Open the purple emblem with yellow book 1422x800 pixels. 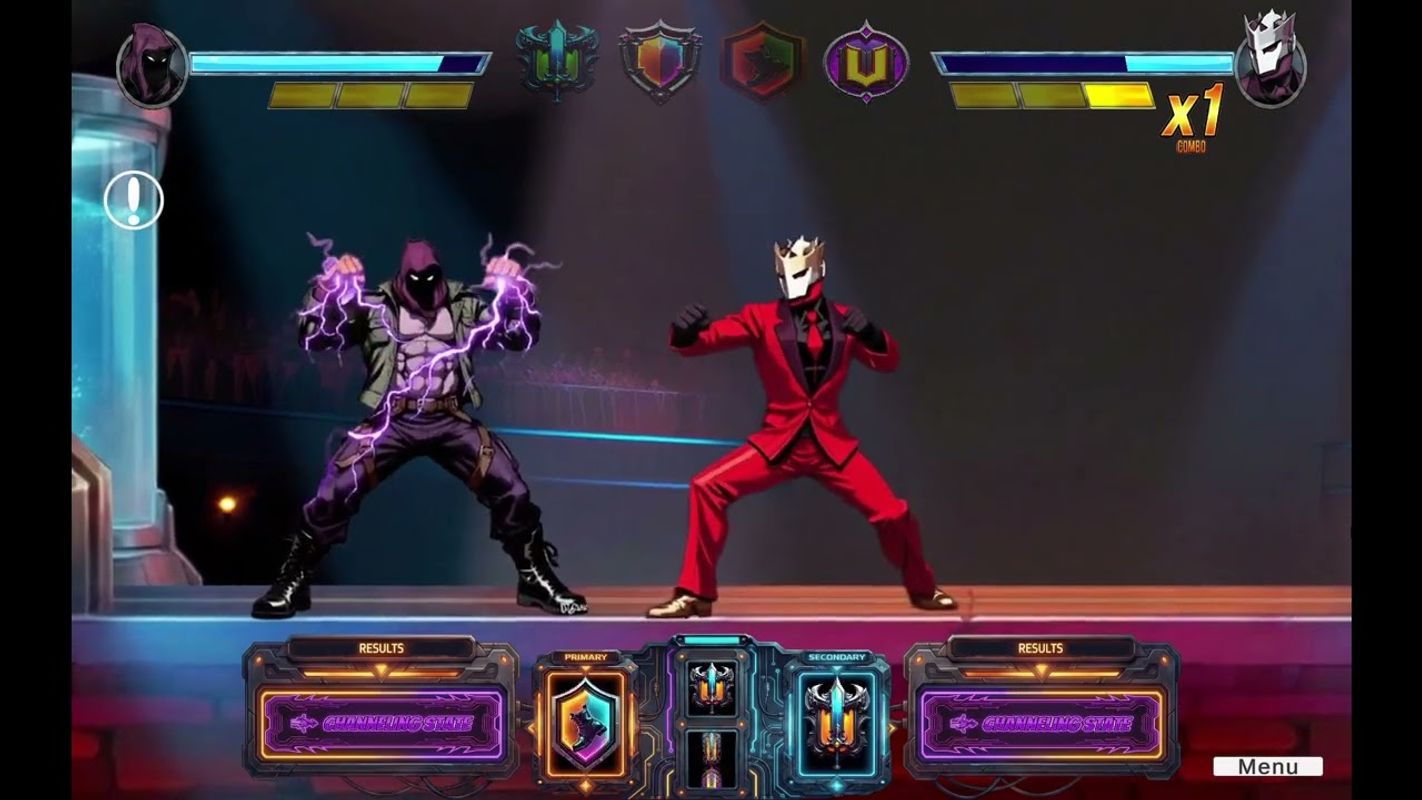tap(866, 62)
